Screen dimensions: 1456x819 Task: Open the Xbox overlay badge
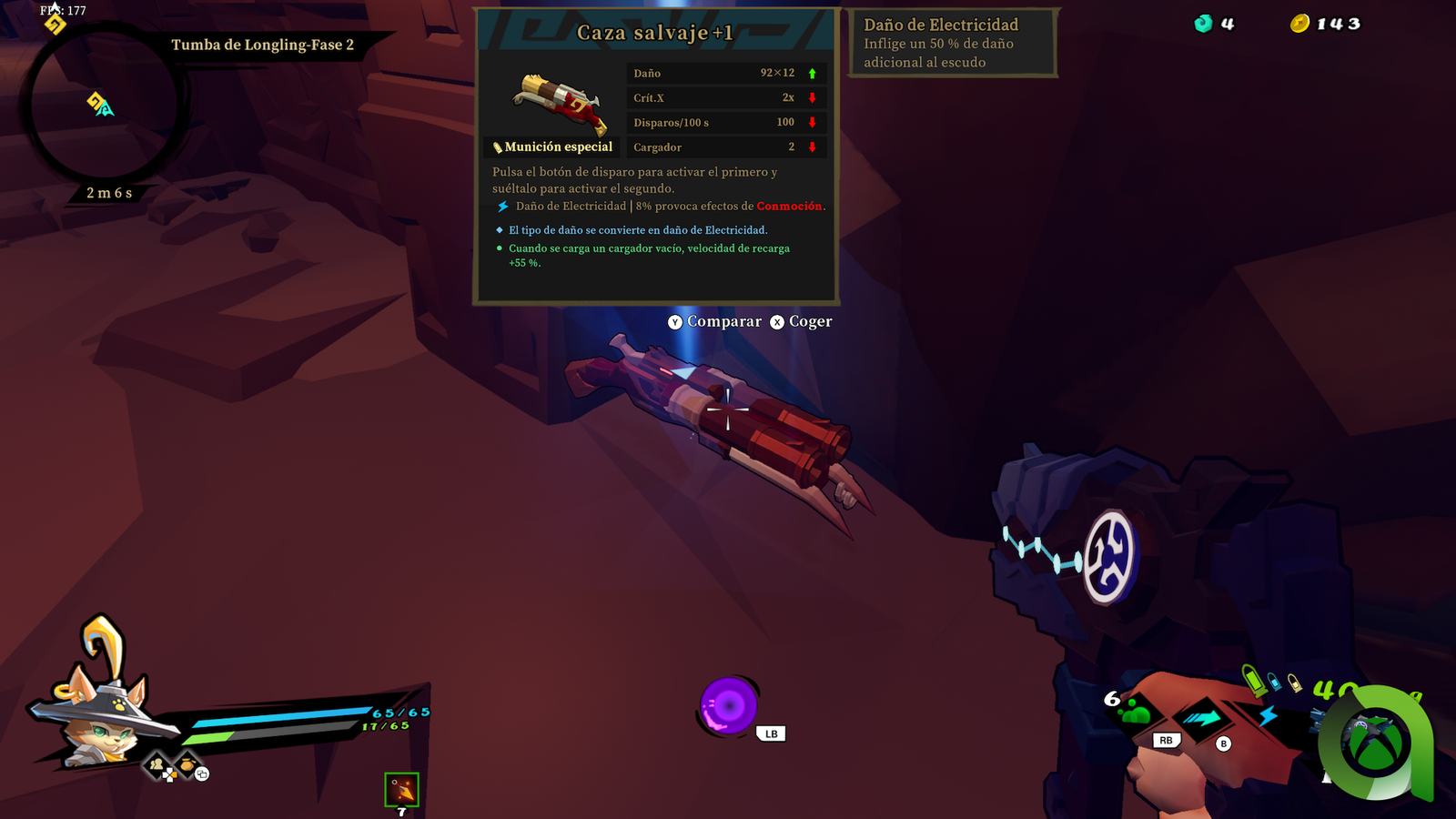click(x=1376, y=742)
